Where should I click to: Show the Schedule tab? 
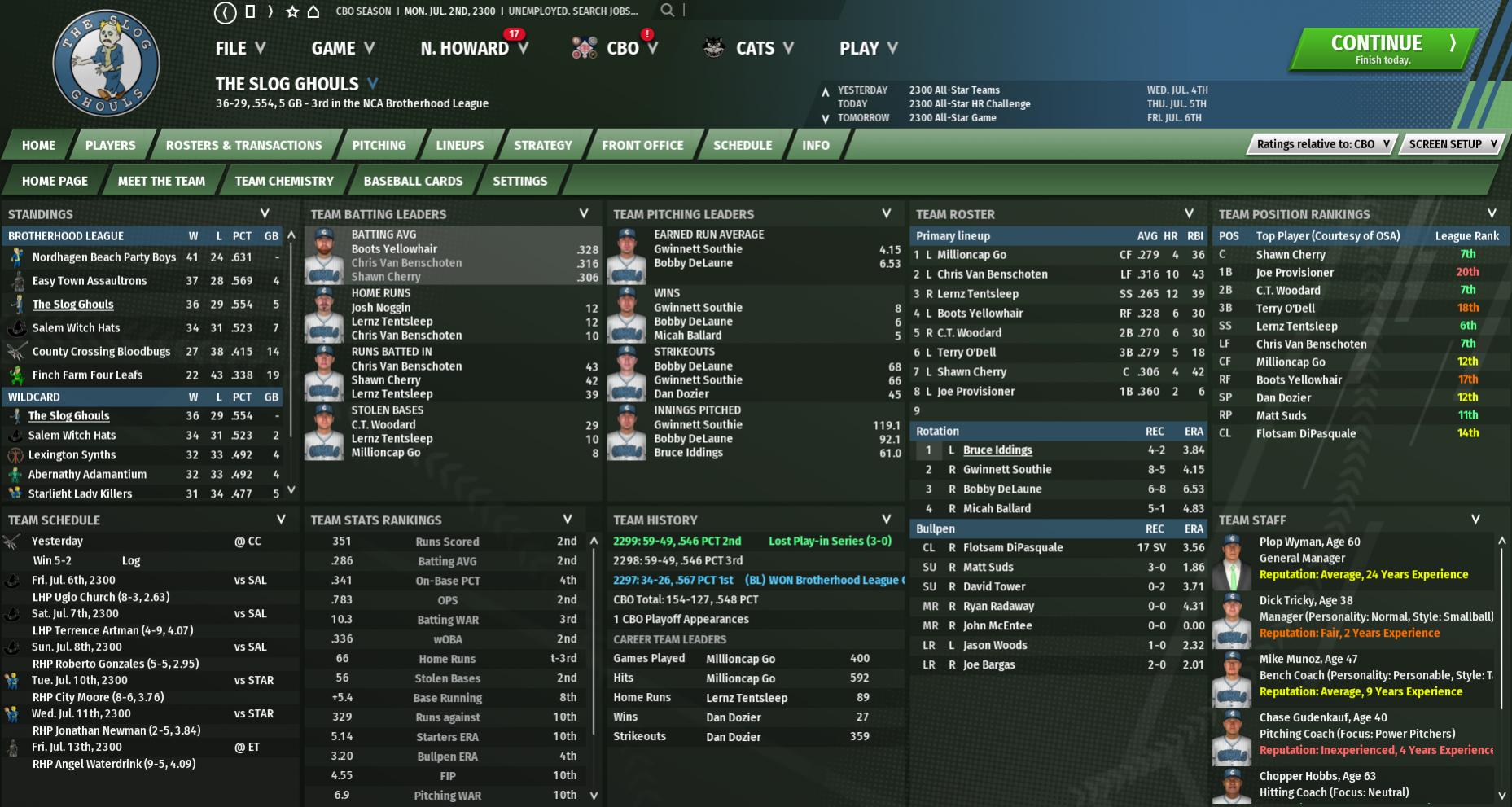point(742,145)
